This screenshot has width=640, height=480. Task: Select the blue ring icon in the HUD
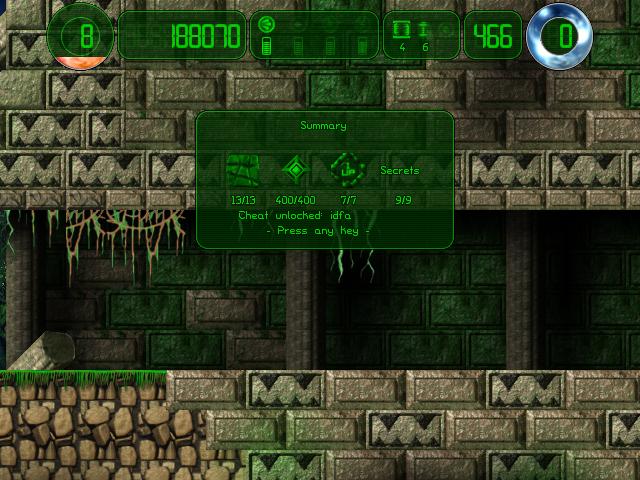(x=559, y=38)
